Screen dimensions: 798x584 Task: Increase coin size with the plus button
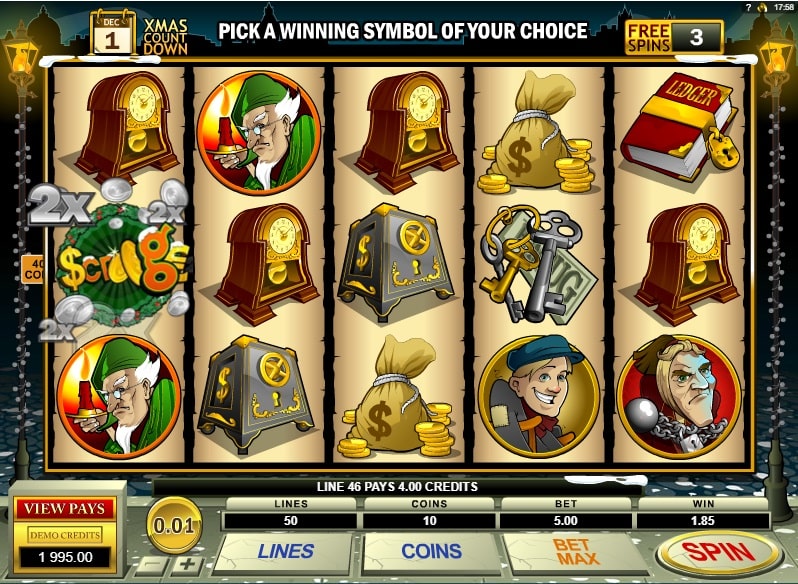click(189, 565)
